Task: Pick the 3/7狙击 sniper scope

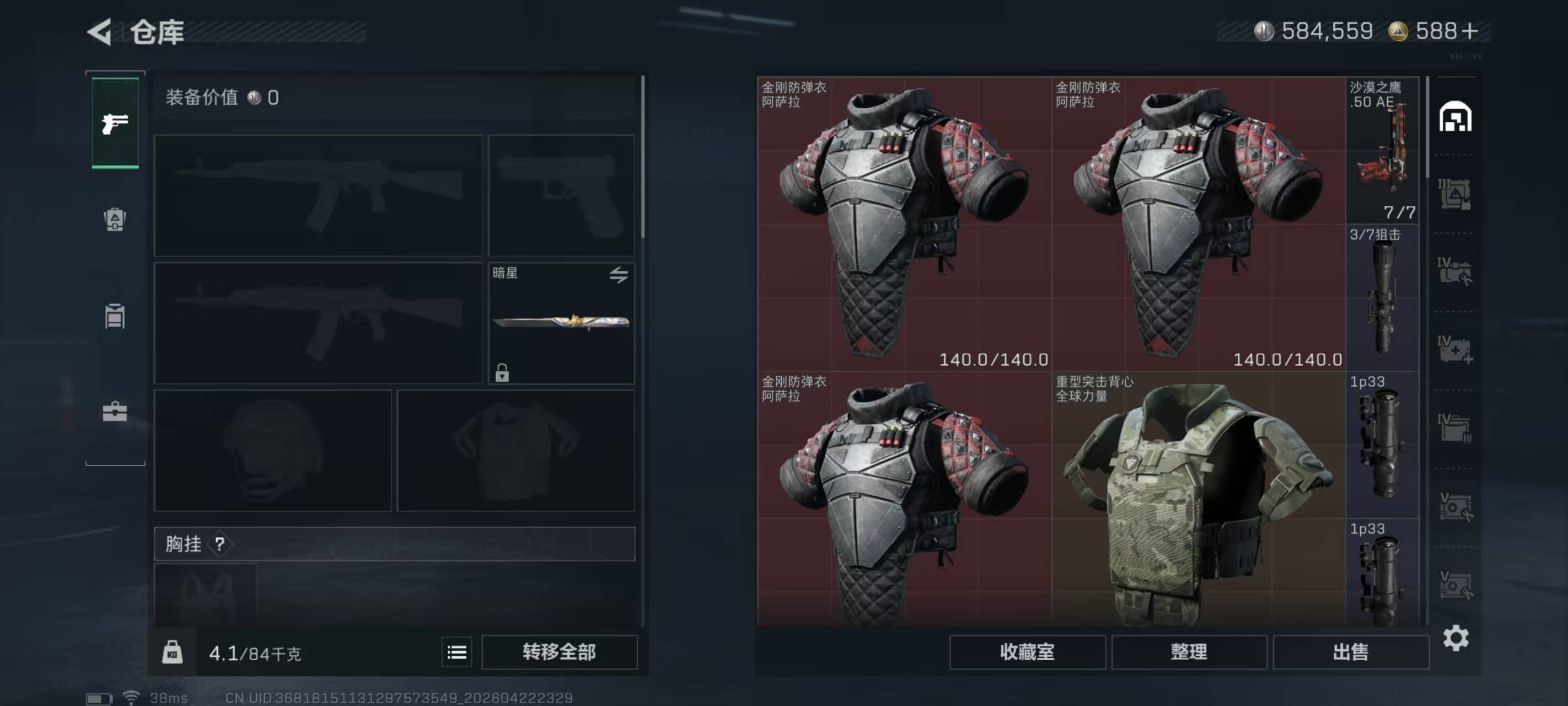Action: [x=1382, y=297]
